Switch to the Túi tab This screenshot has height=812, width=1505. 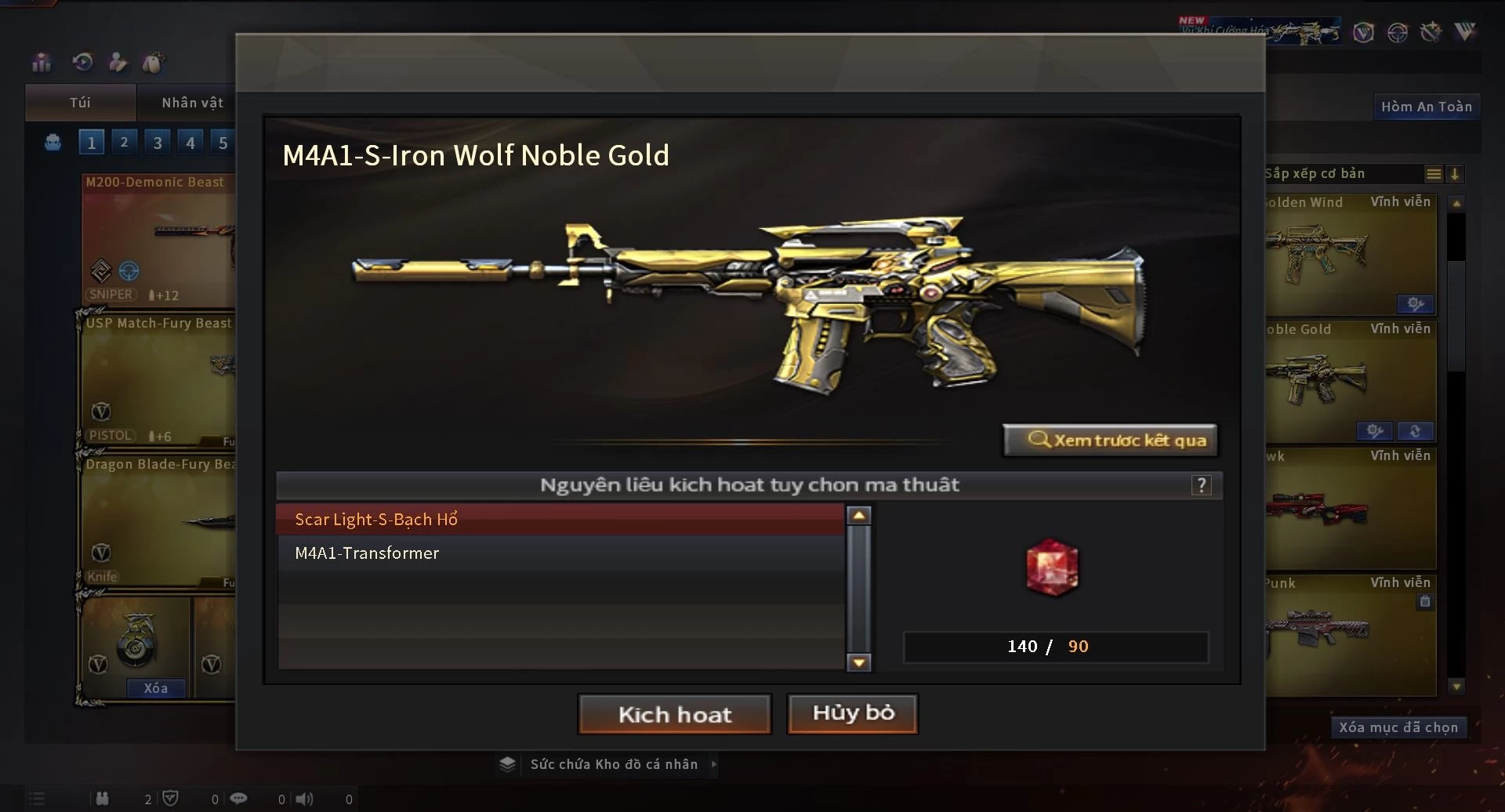tap(80, 103)
